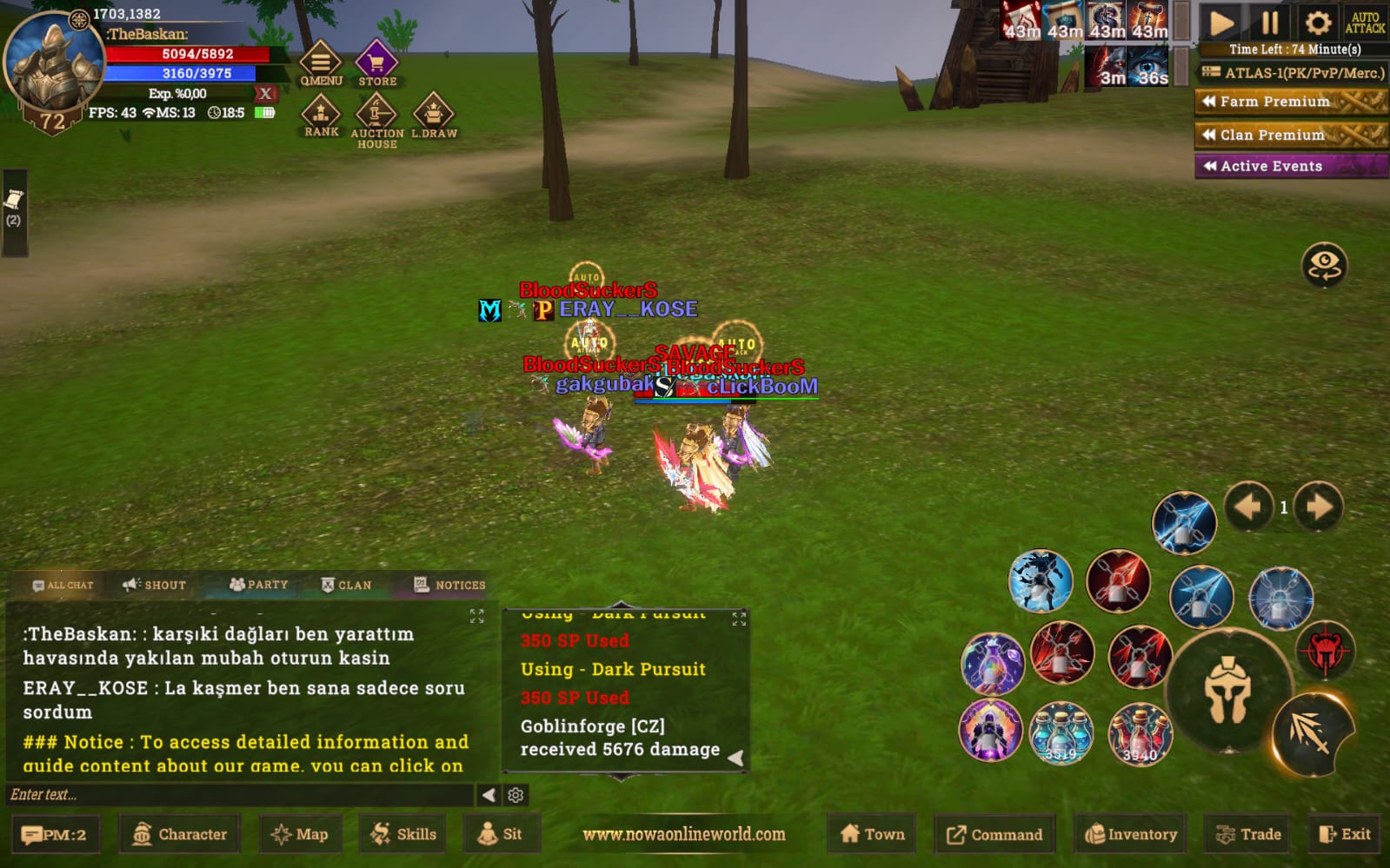
Task: Open the Map
Action: [x=300, y=834]
